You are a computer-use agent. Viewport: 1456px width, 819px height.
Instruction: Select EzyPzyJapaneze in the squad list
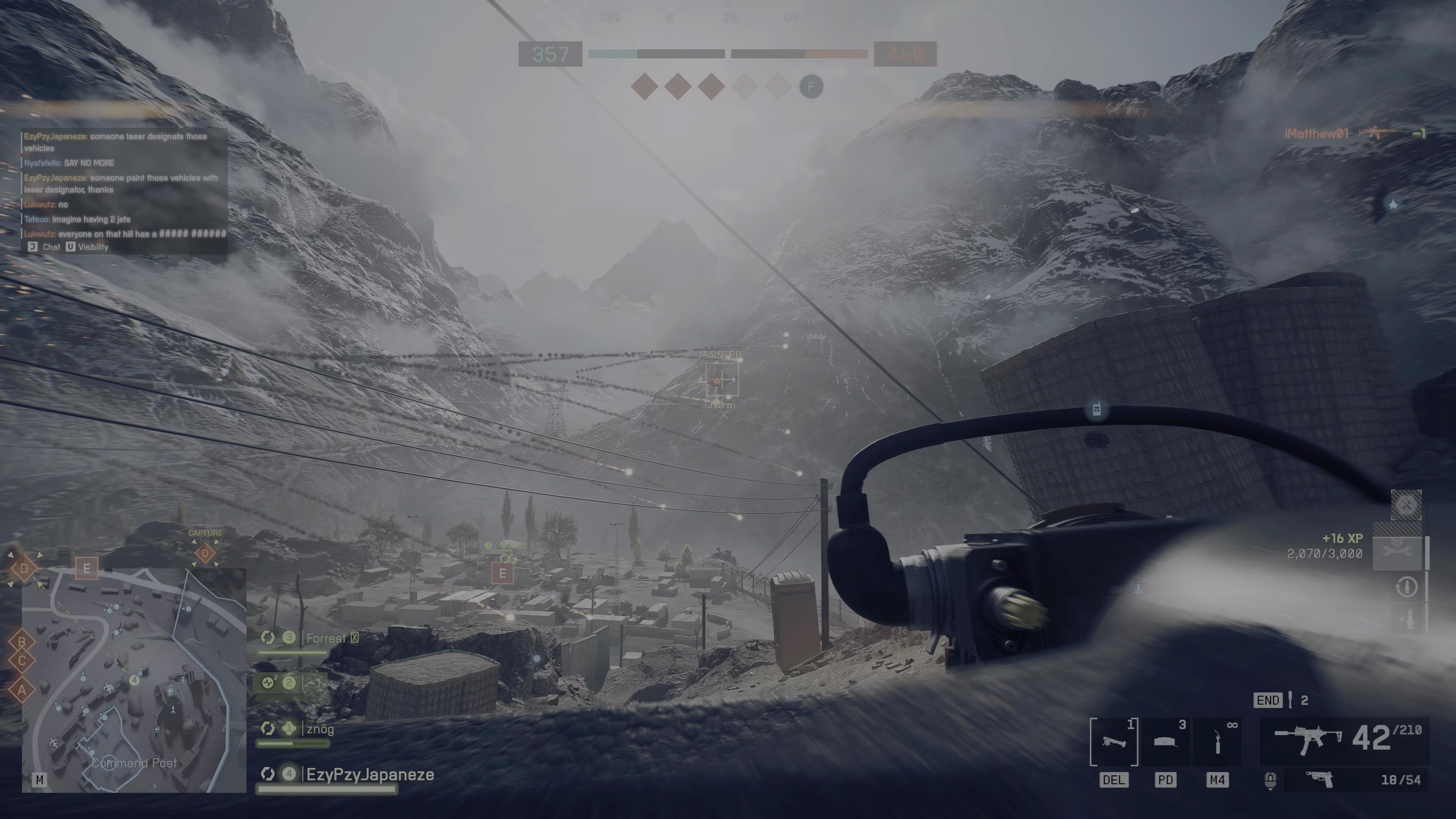point(370,774)
